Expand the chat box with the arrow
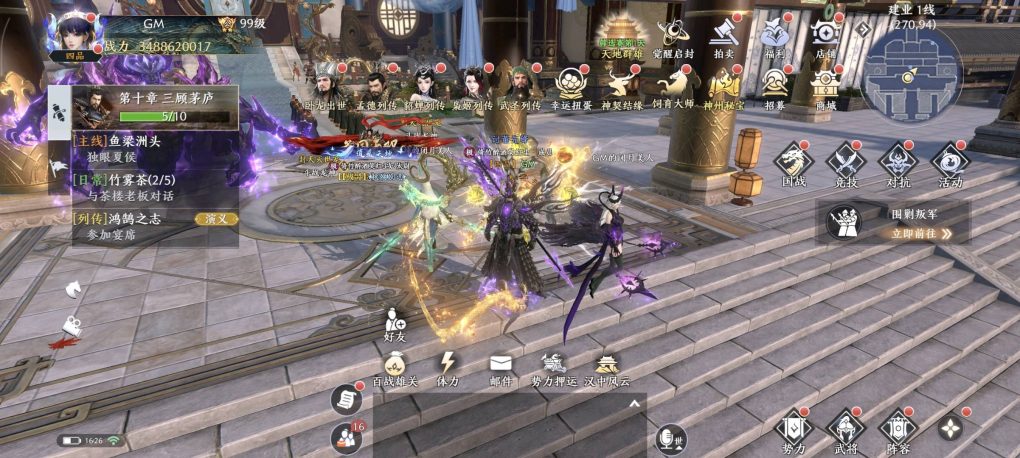 point(633,403)
